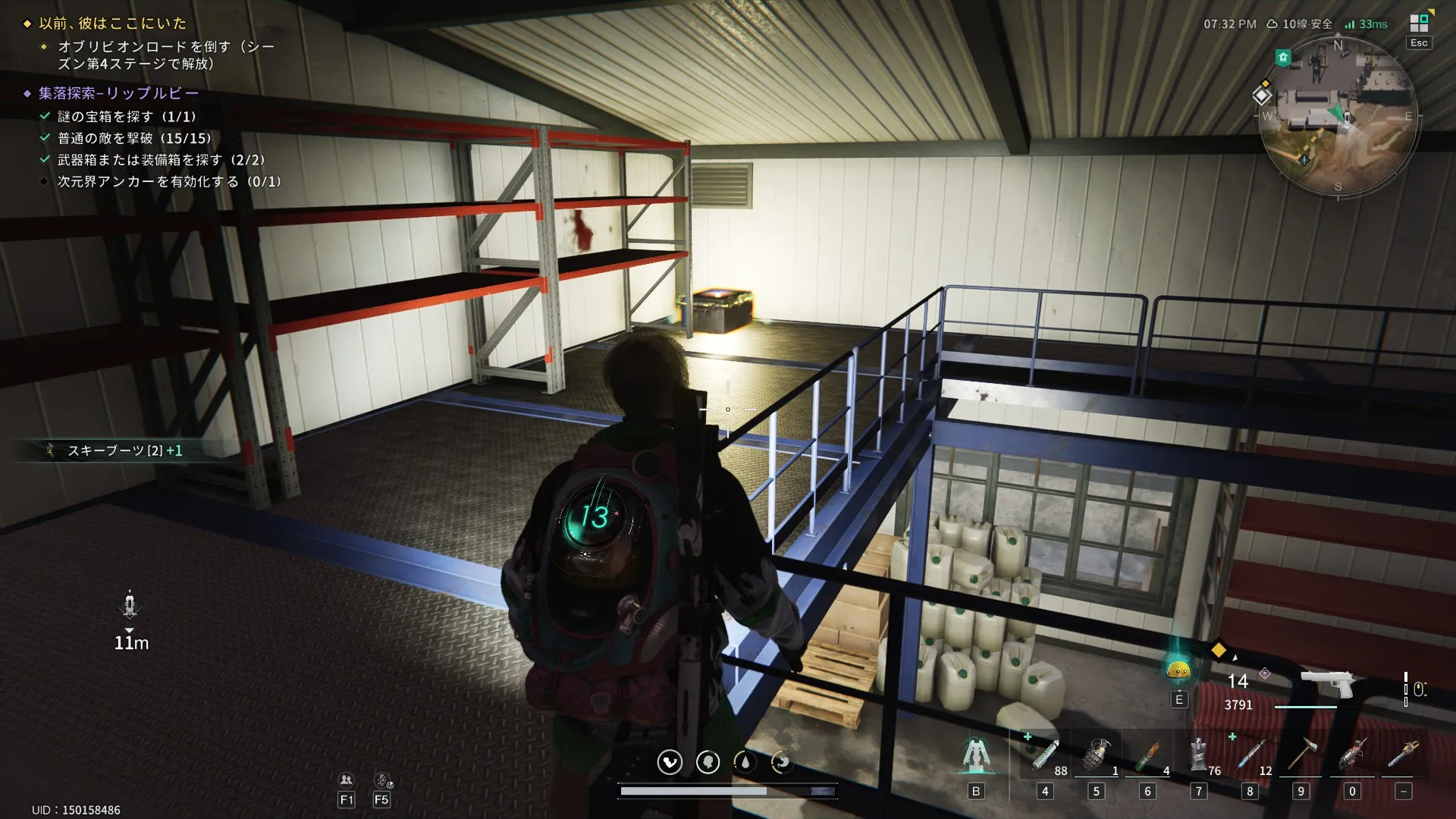Open the 集落探索-リップルビー quest tracker
The width and height of the screenshot is (1456, 819).
pos(119,93)
